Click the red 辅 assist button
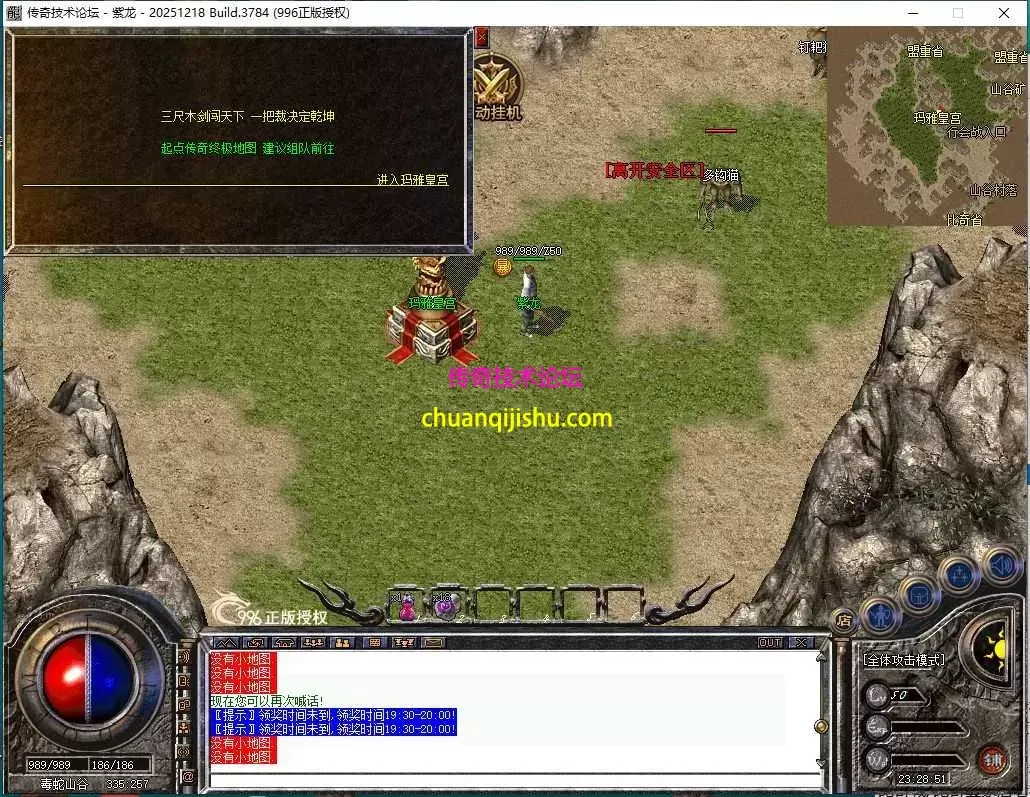Image resolution: width=1030 pixels, height=797 pixels. [x=992, y=759]
